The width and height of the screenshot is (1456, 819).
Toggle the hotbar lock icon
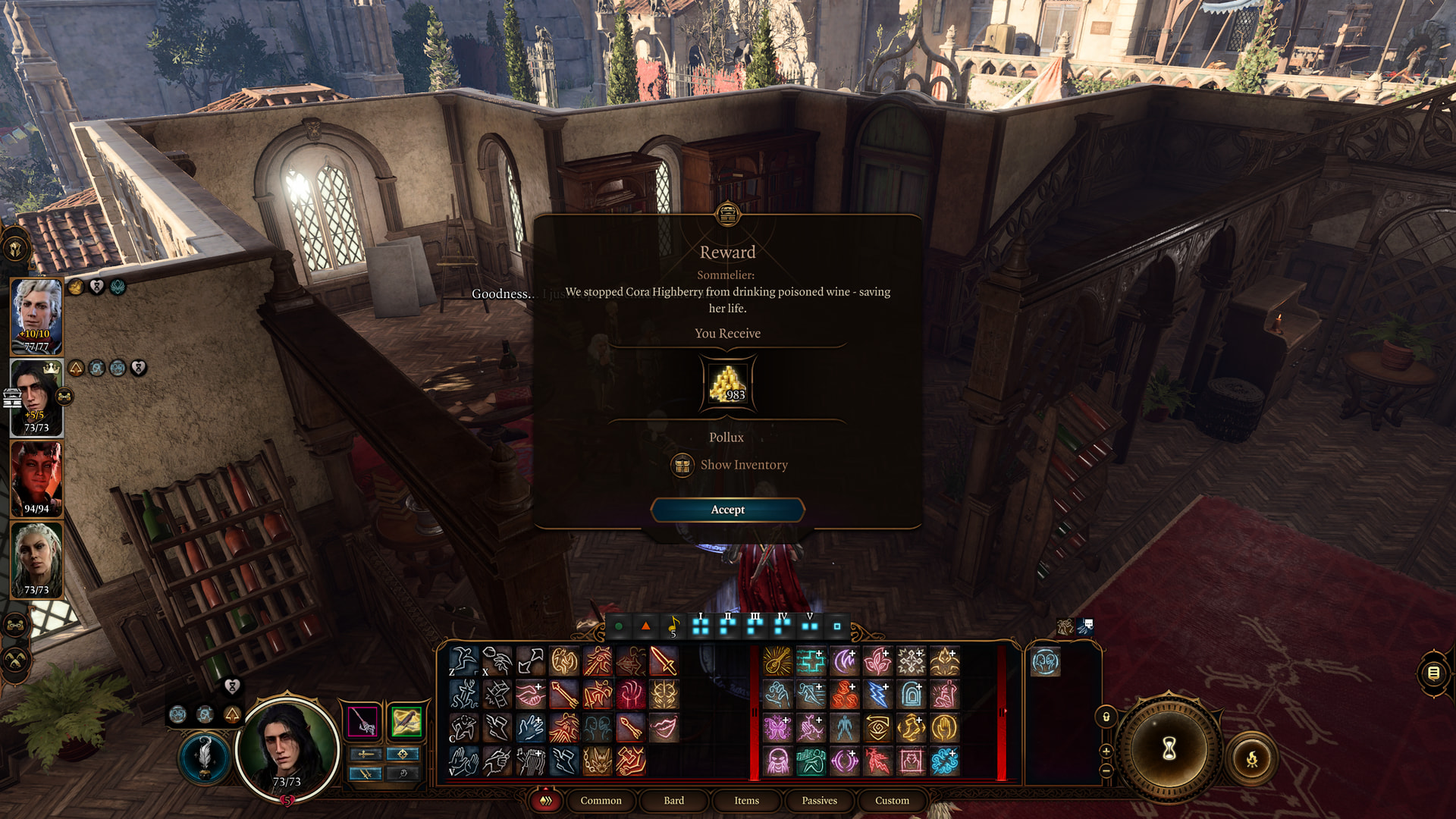tap(1106, 717)
